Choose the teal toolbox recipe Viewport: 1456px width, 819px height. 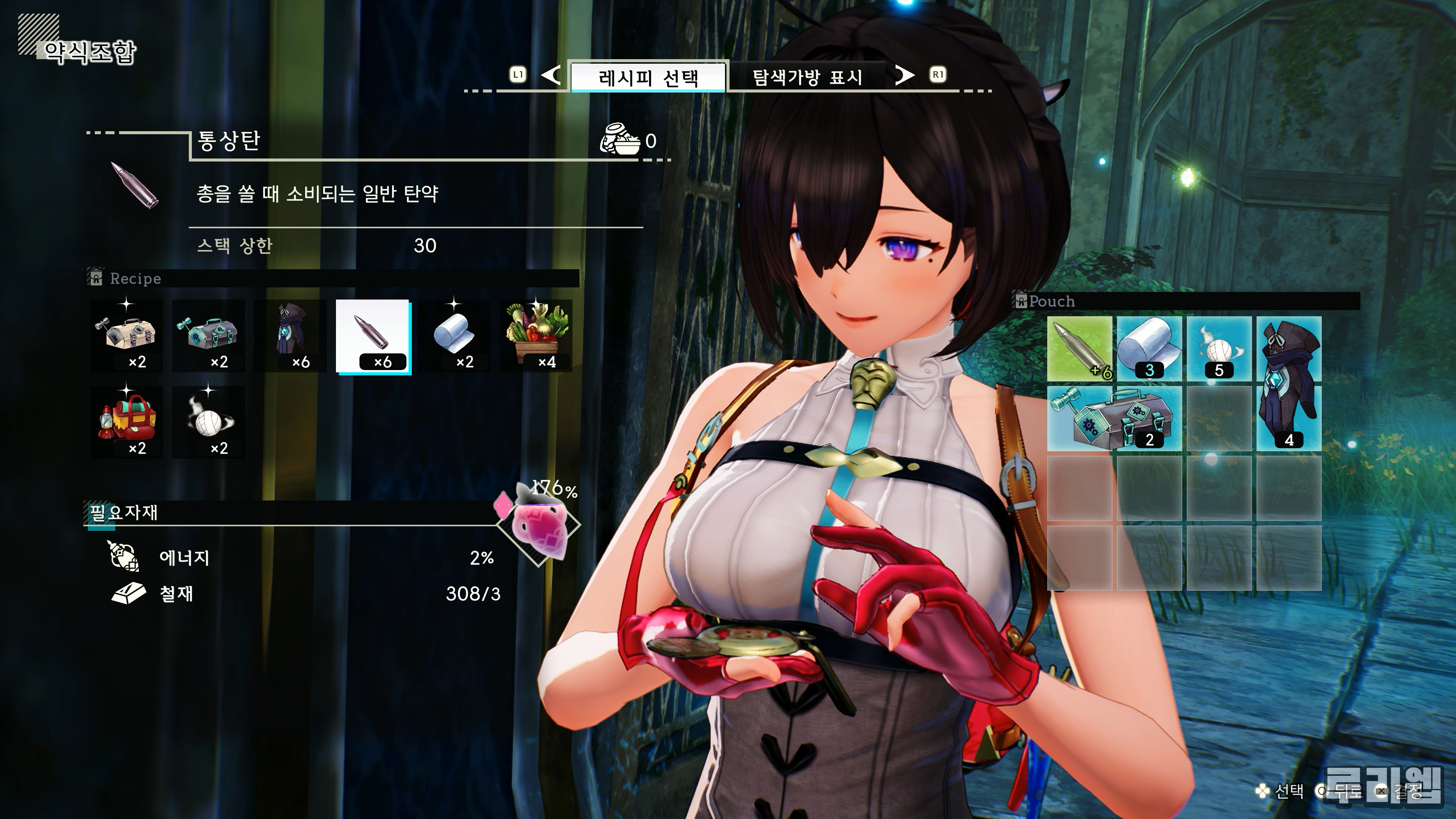coord(209,336)
